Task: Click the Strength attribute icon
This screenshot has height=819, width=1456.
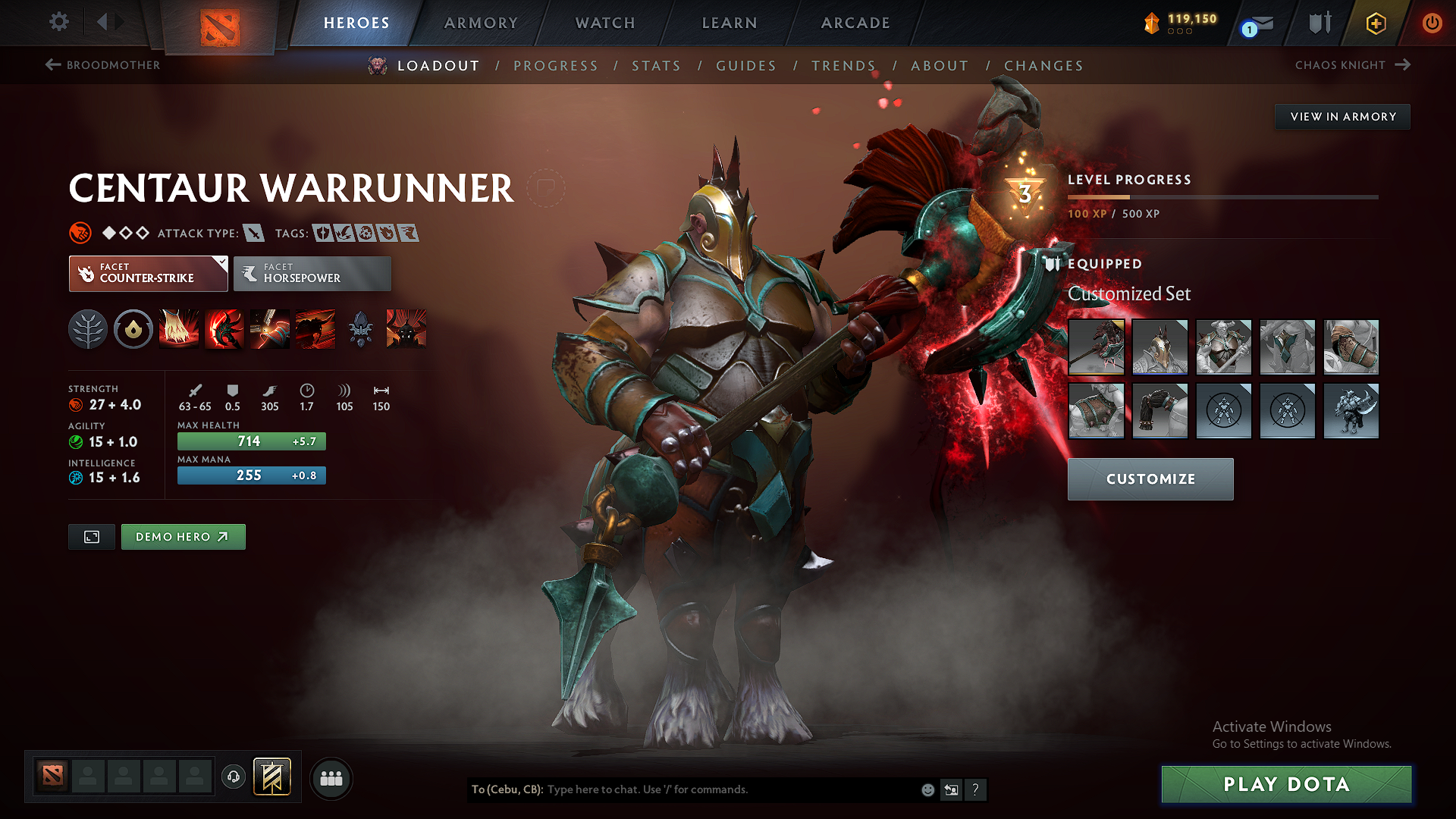Action: coord(77,405)
